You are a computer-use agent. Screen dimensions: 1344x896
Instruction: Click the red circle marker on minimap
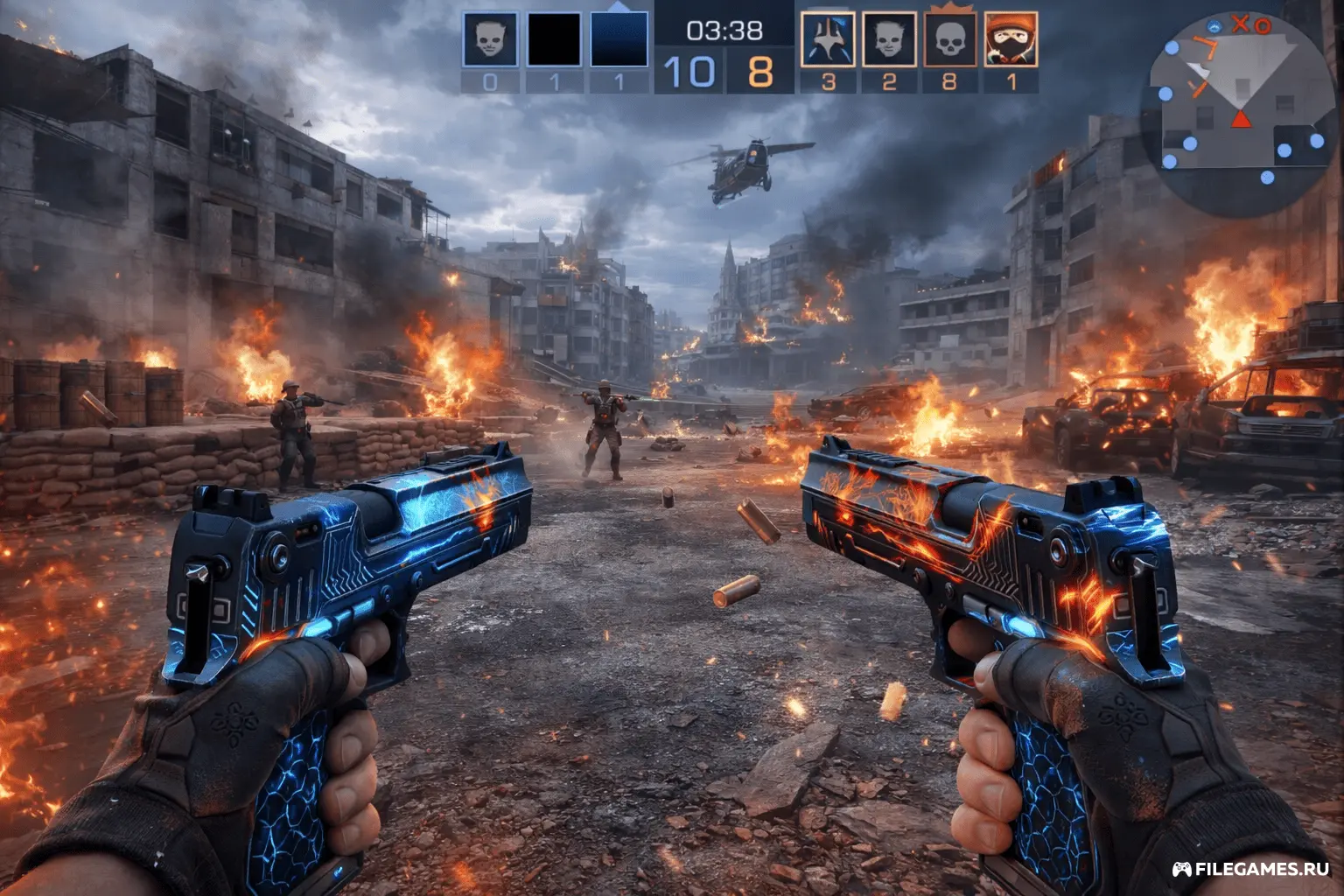tap(1262, 27)
